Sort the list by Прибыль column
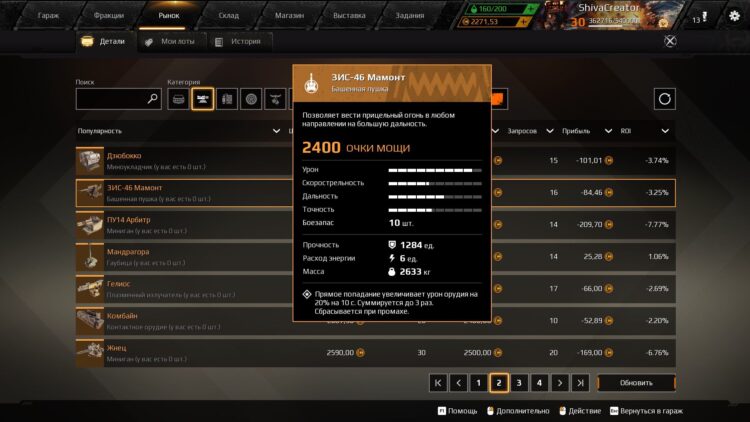The image size is (750, 422). [582, 131]
